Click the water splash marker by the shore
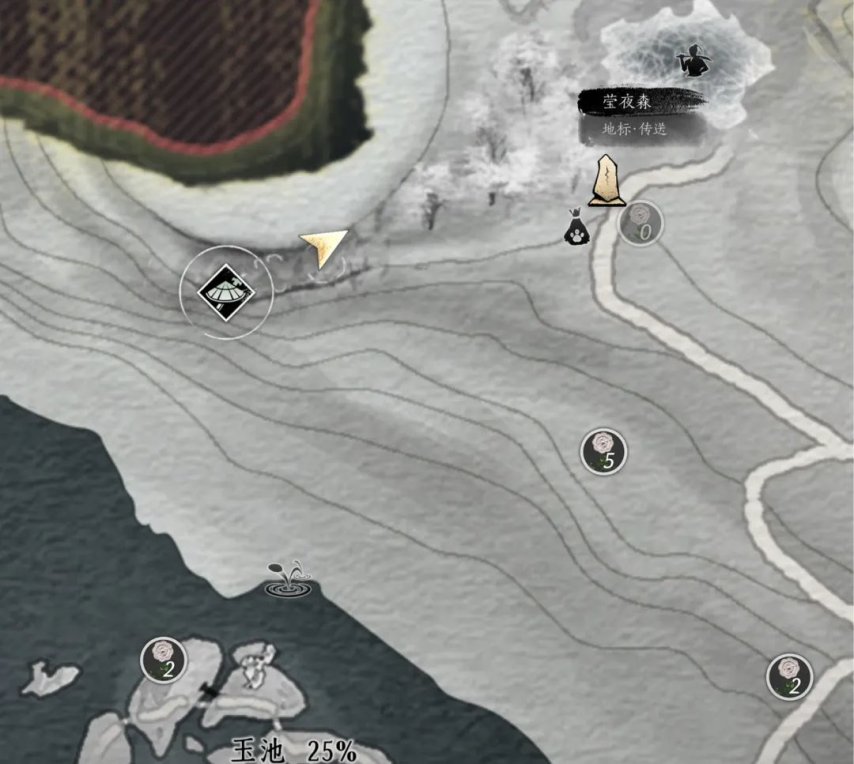This screenshot has width=854, height=764. click(288, 581)
